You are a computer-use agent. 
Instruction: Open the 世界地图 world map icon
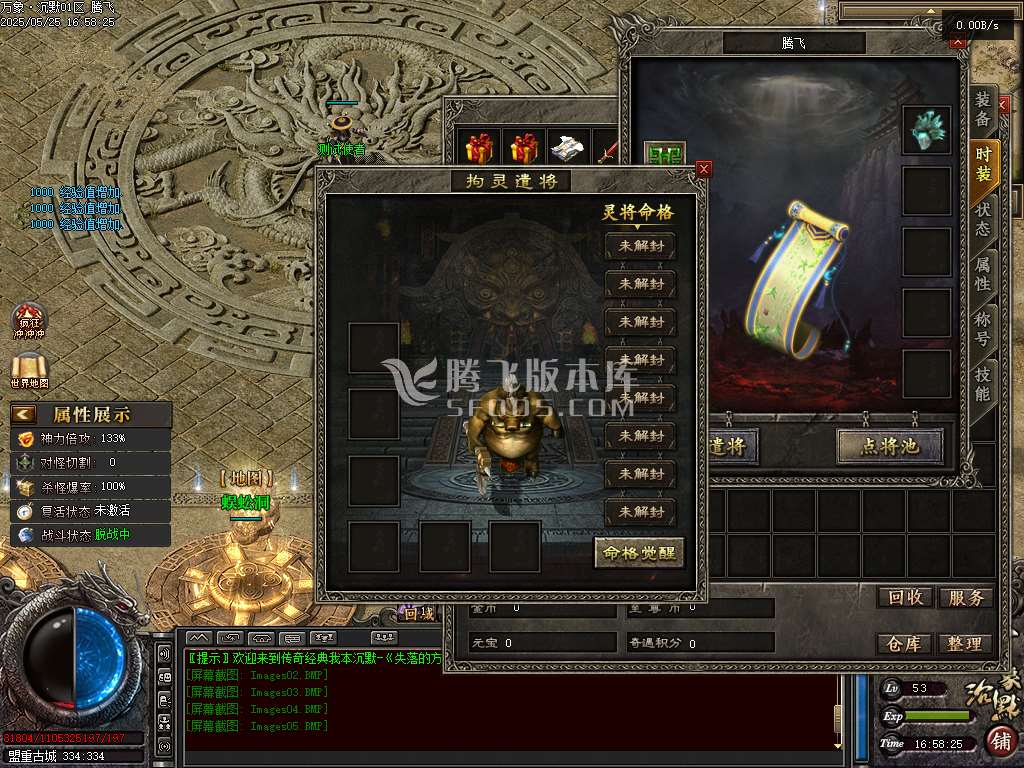click(29, 371)
